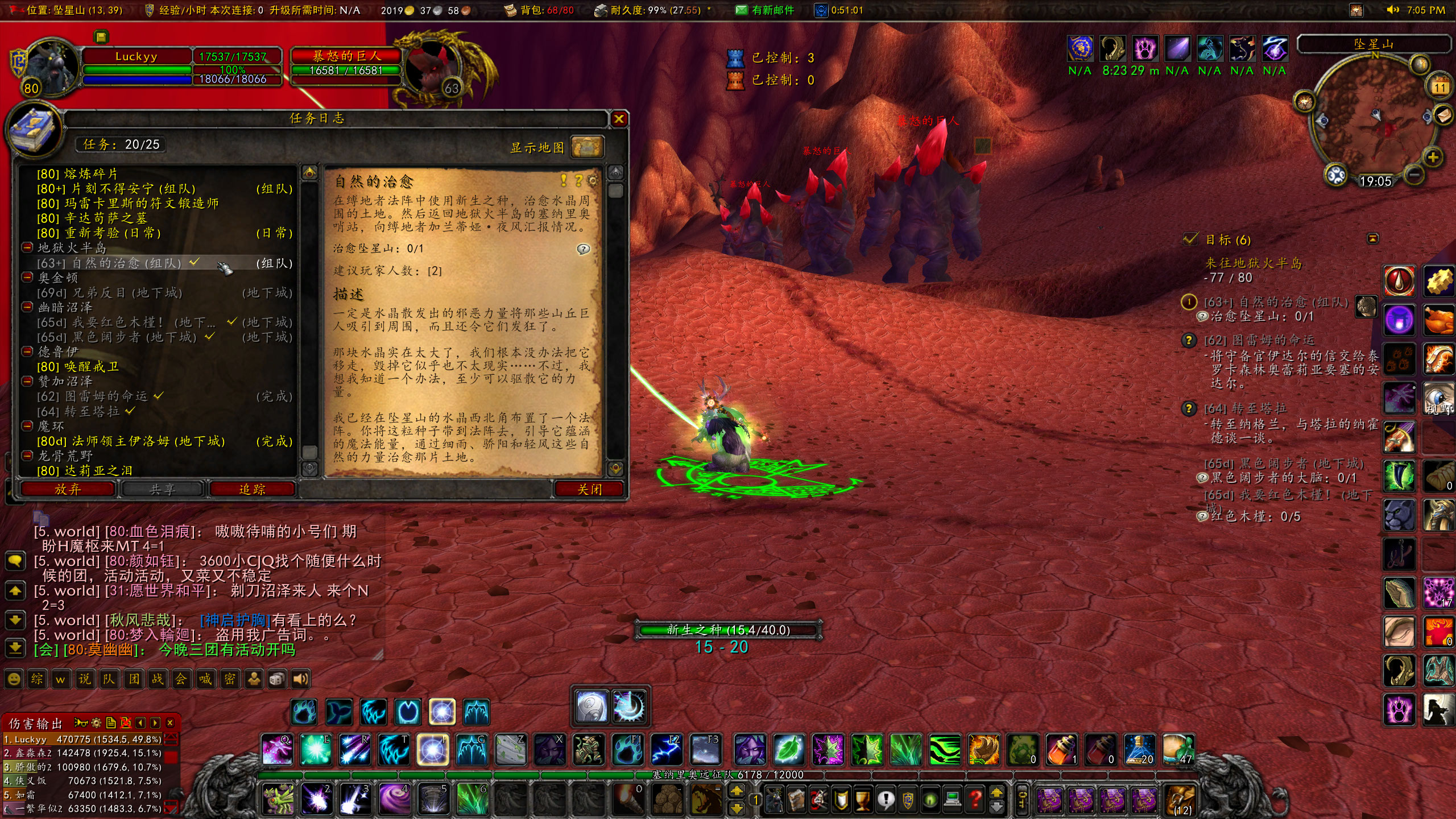The height and width of the screenshot is (819, 1456).
Task: Collapse the 幽暗沼泽 quest category
Action: [x=27, y=306]
